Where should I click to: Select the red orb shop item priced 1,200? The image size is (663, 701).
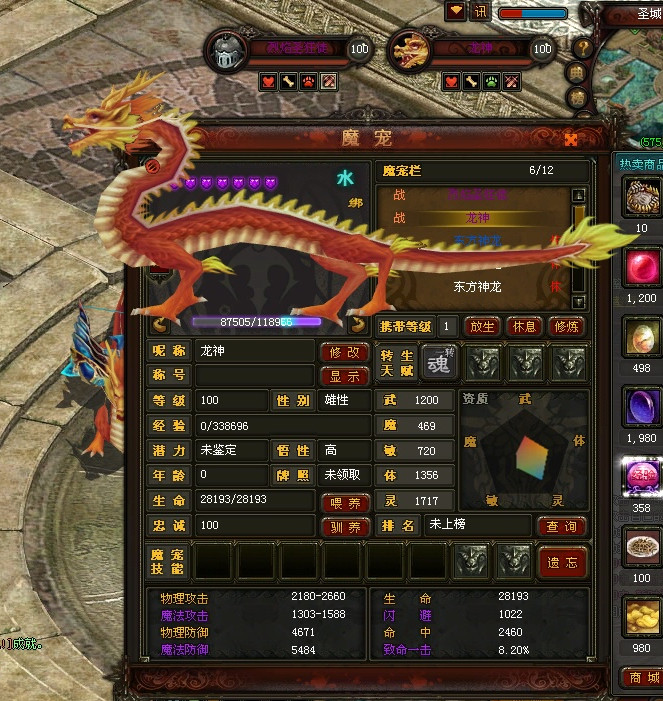[641, 268]
